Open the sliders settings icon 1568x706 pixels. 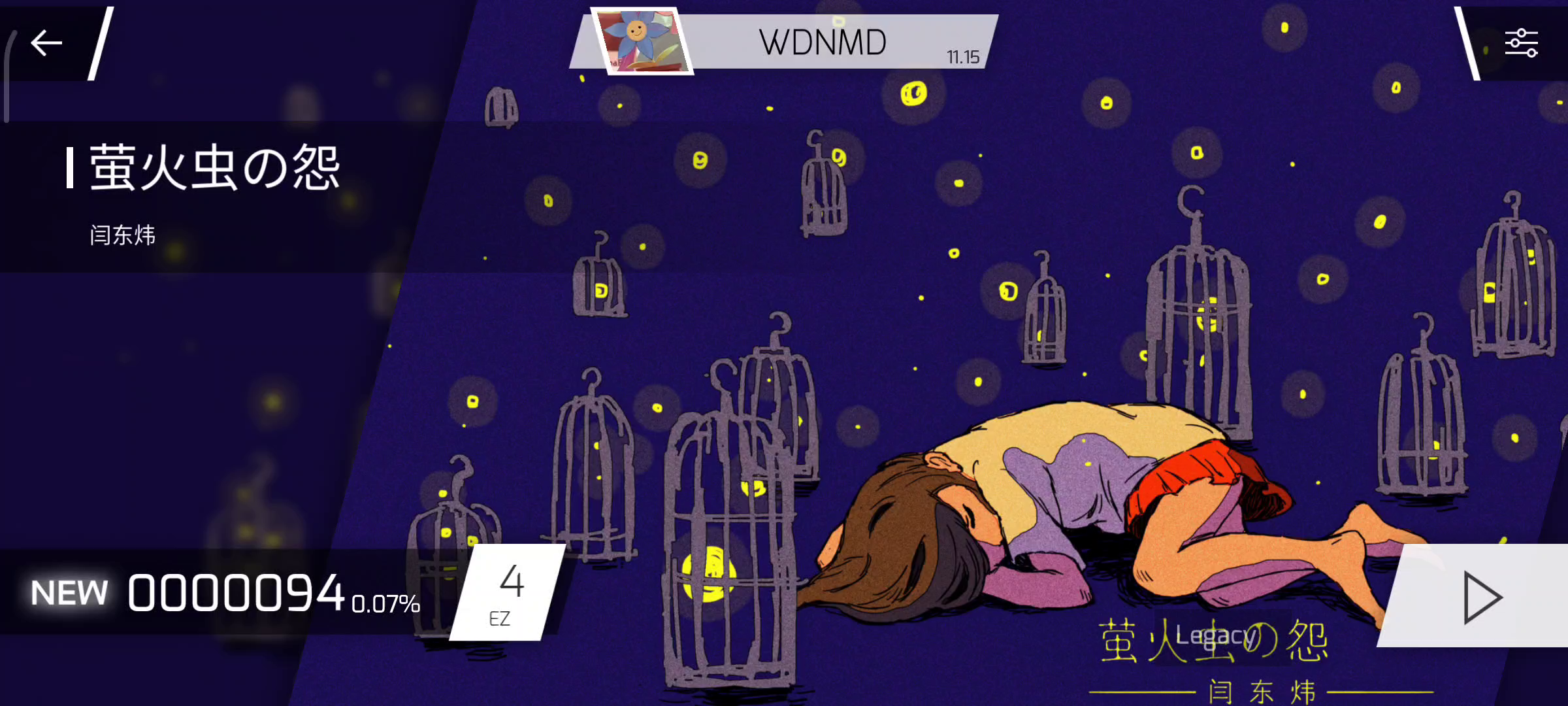(x=1521, y=43)
